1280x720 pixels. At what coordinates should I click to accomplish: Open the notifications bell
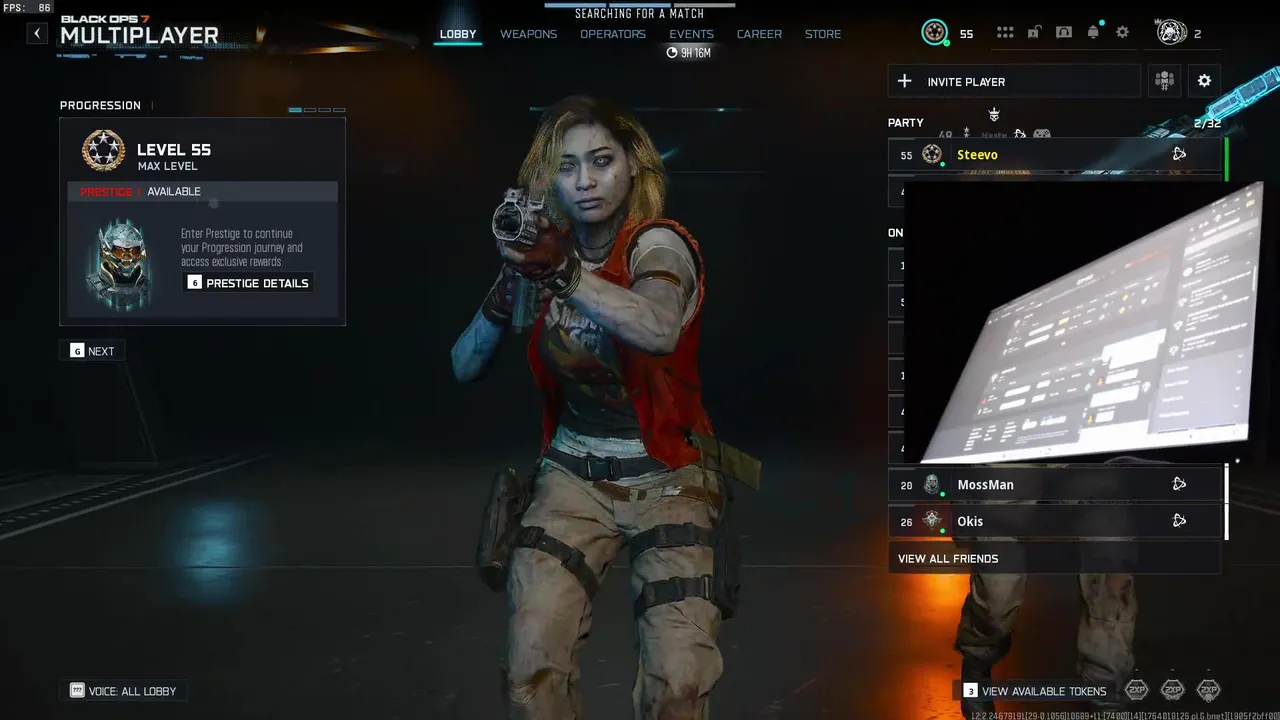click(x=1093, y=33)
